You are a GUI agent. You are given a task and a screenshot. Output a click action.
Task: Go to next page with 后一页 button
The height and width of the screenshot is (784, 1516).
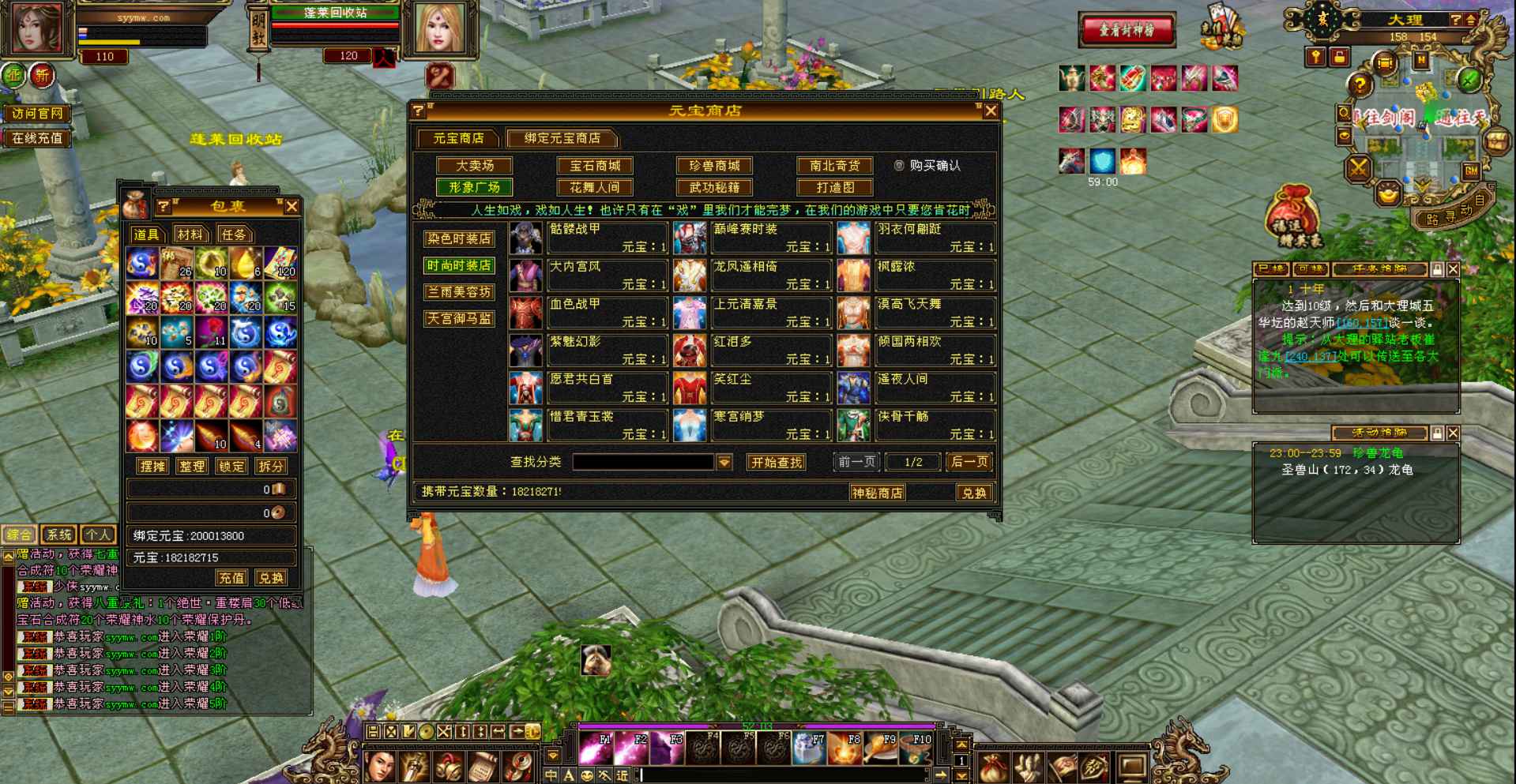pos(969,462)
